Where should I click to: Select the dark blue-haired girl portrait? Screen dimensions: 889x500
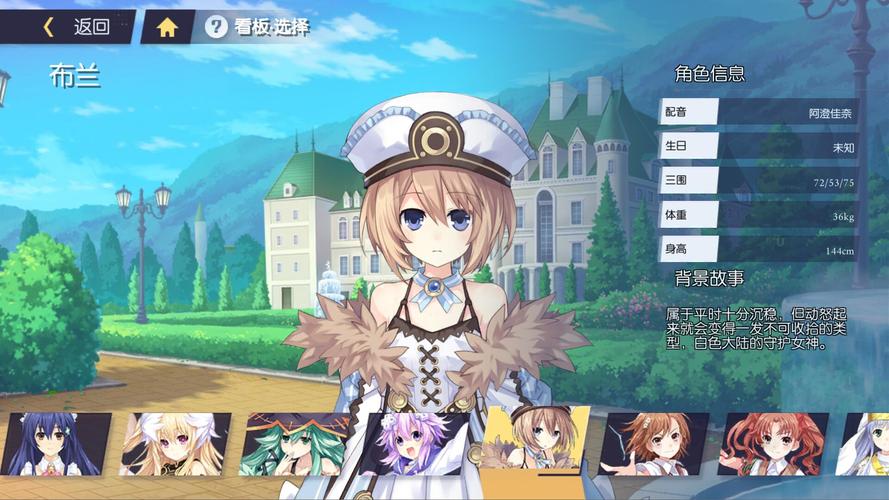coord(55,444)
